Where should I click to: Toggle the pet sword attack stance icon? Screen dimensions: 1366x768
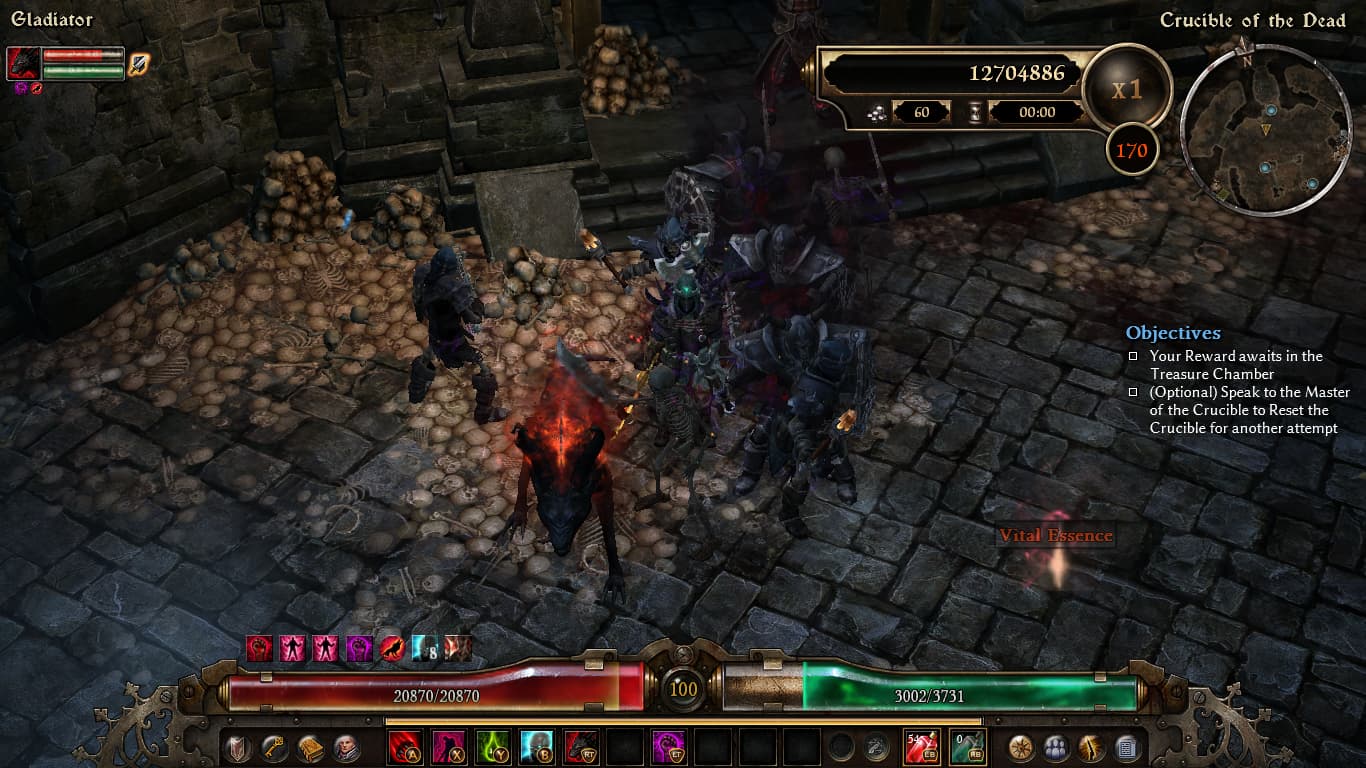tap(138, 63)
